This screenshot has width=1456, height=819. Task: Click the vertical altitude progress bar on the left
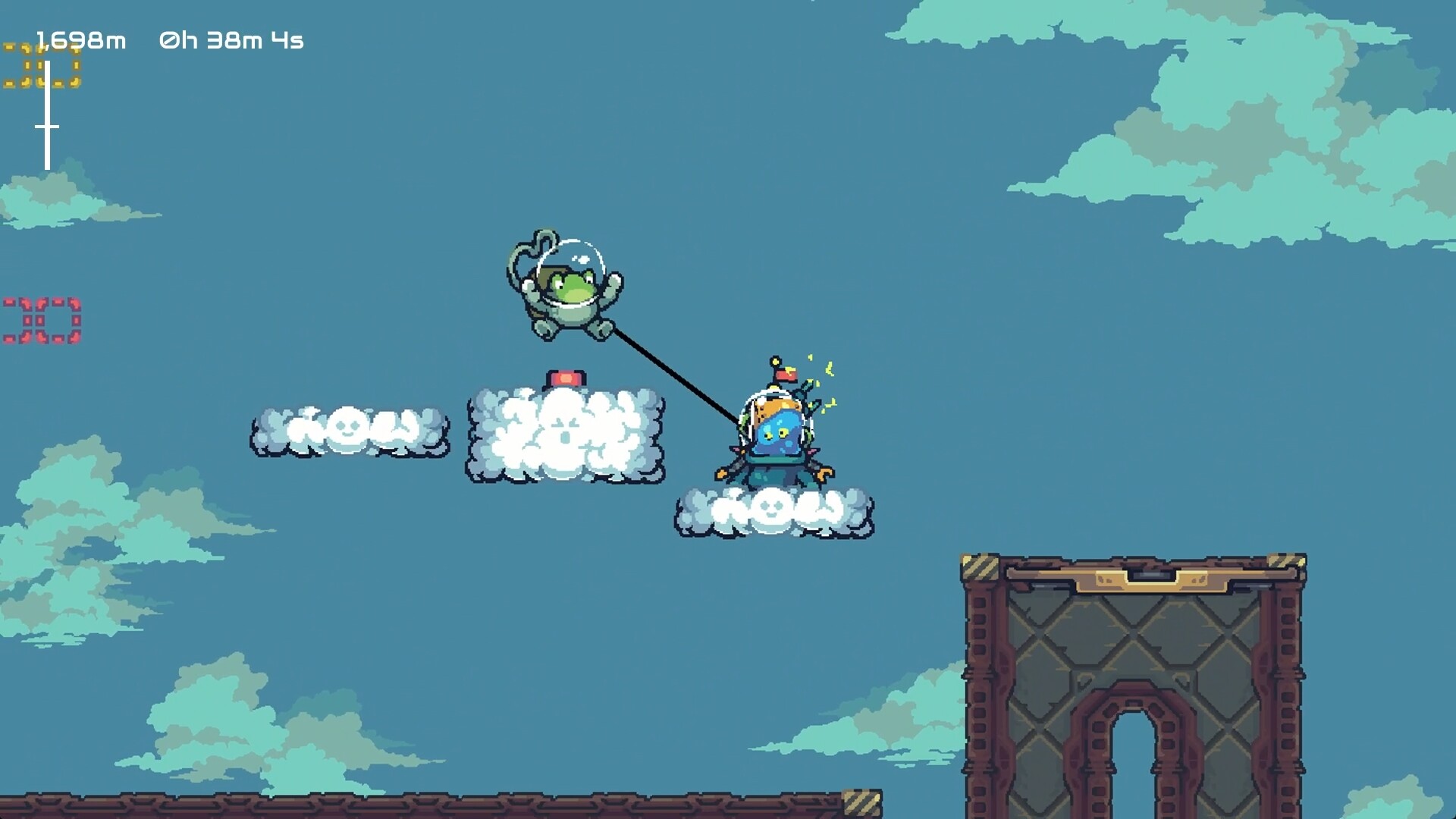point(48,114)
